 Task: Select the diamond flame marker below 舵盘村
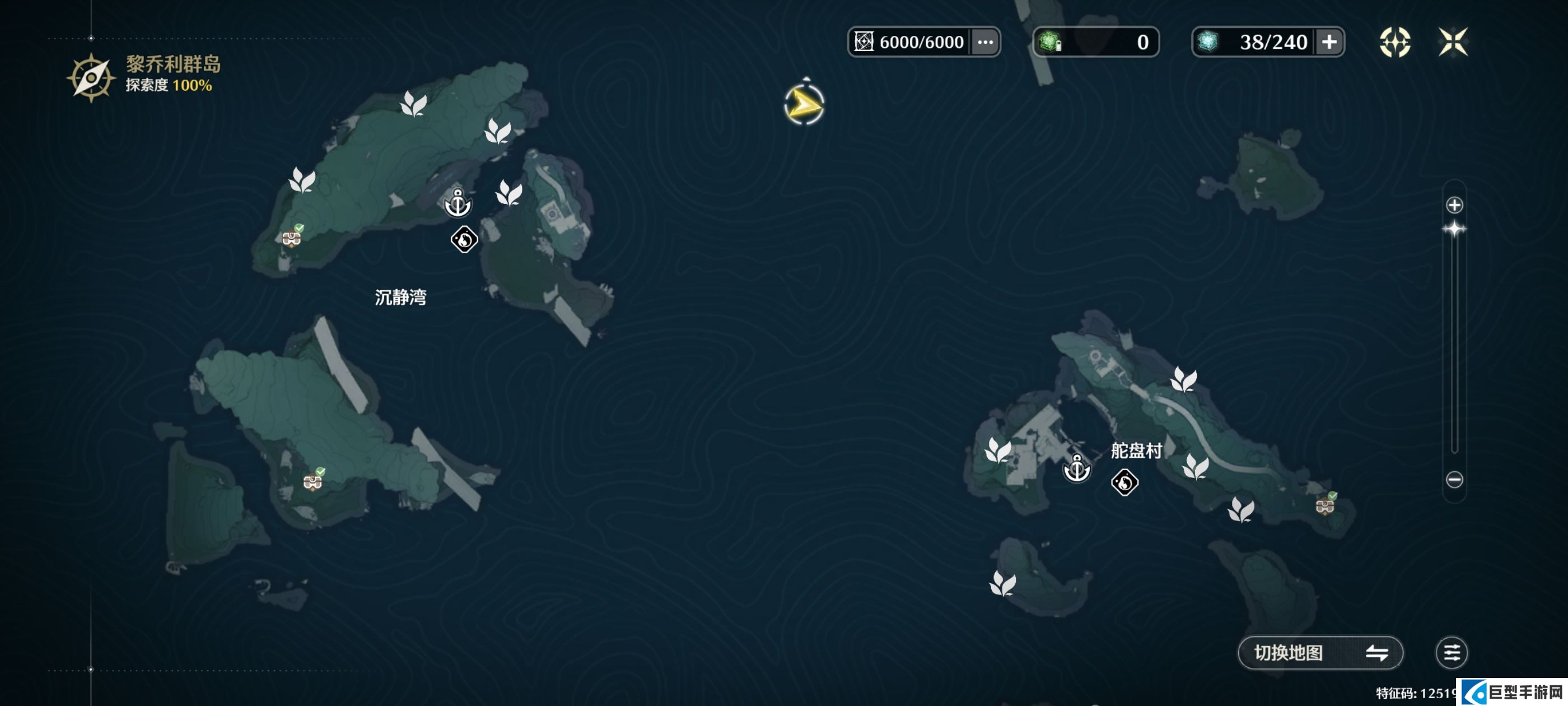click(x=1124, y=482)
